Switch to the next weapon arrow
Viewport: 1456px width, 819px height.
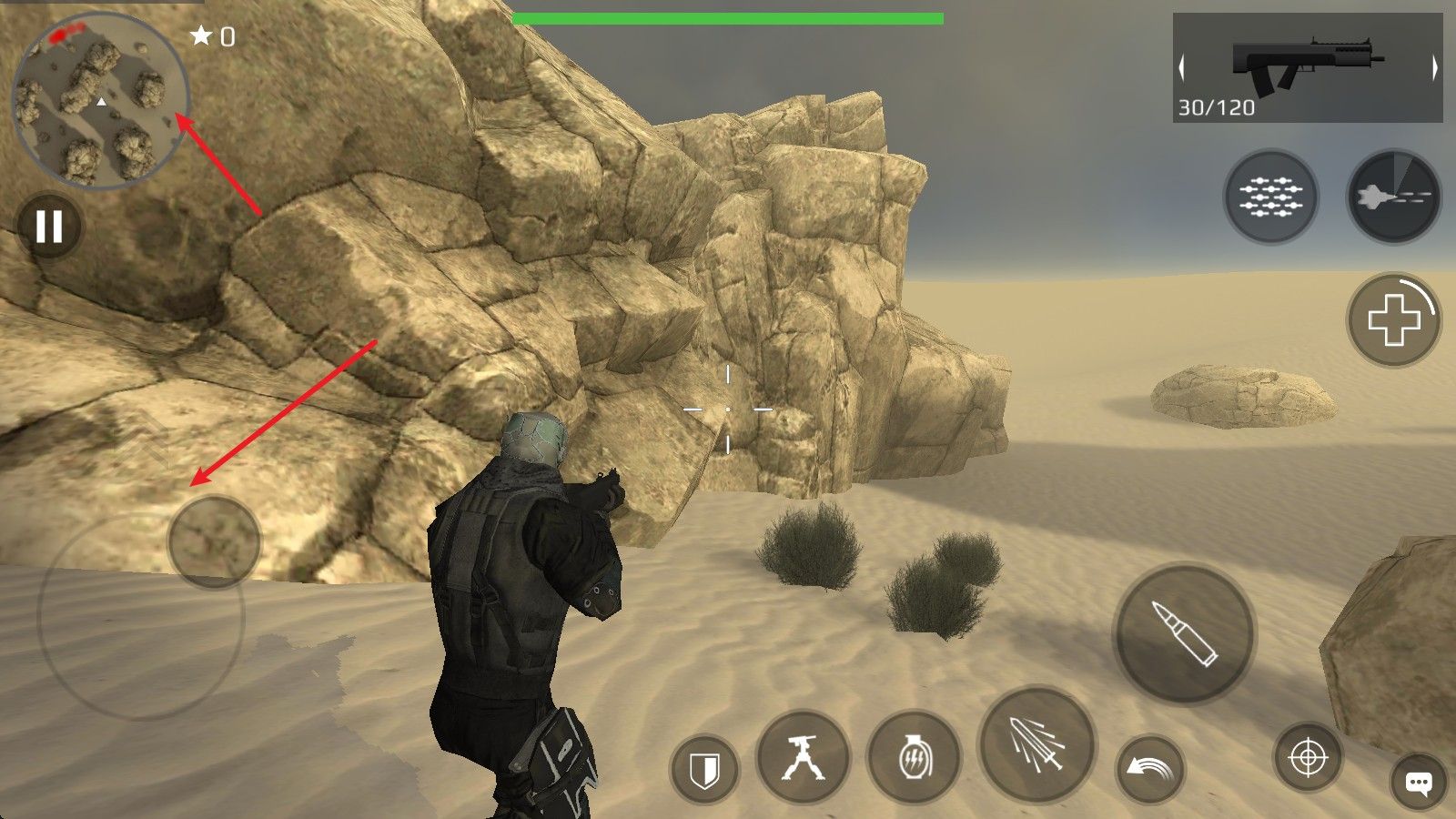(x=1434, y=67)
